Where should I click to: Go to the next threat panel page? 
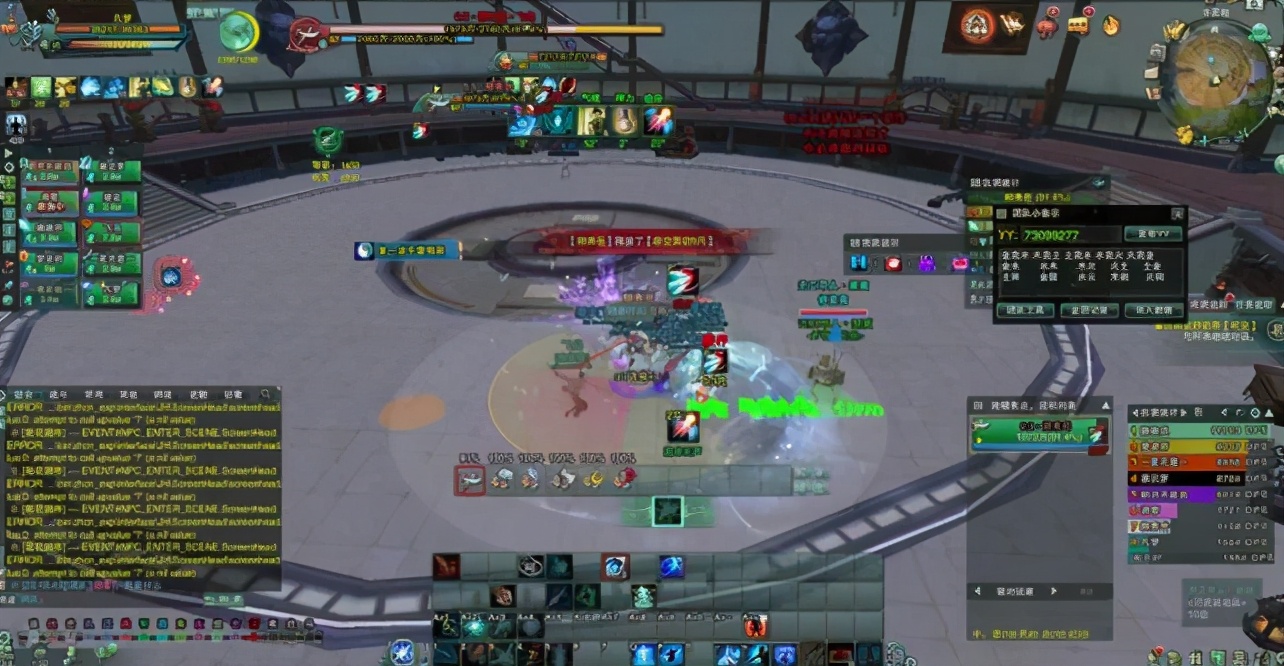[1053, 591]
